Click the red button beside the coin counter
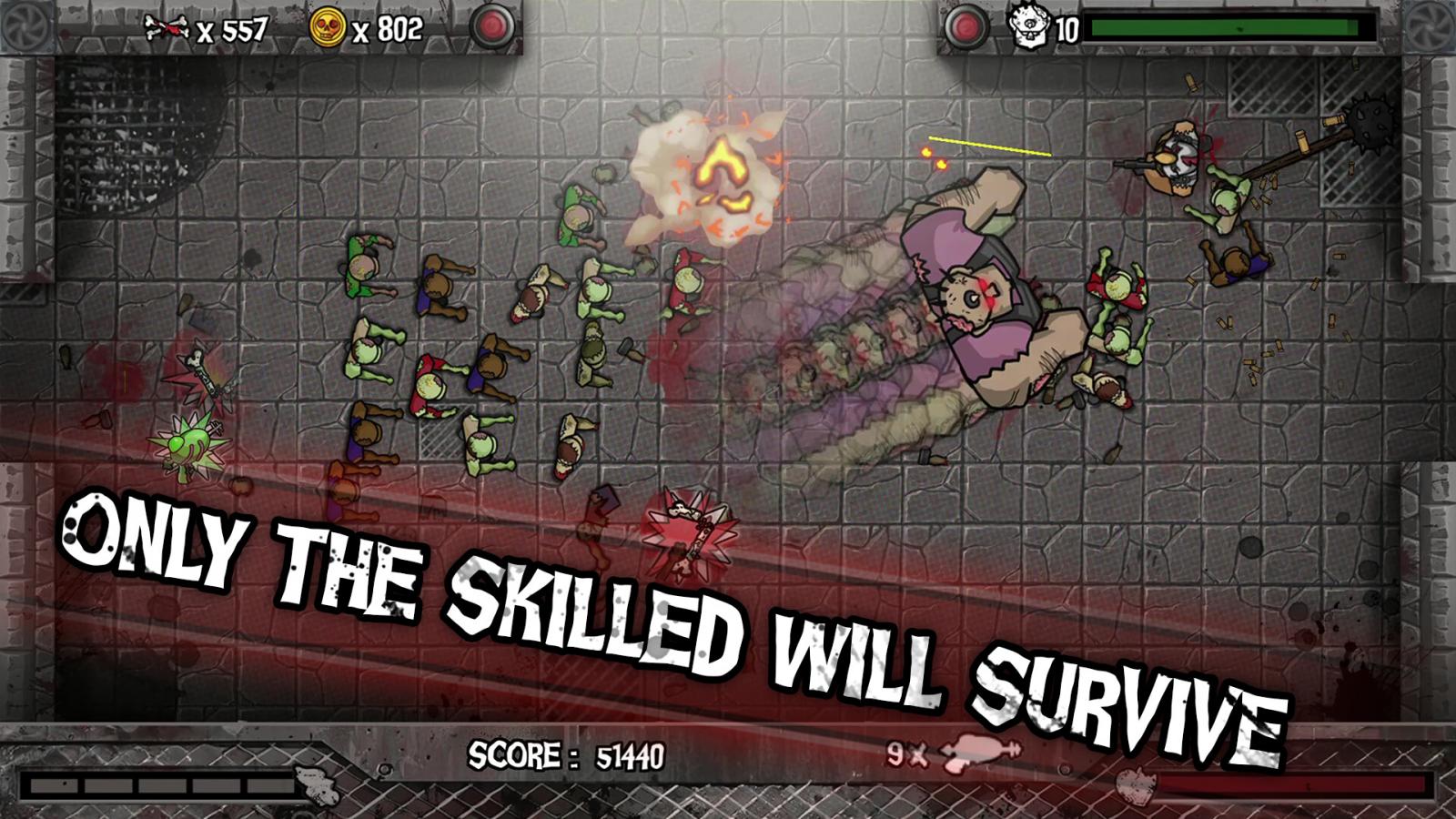Image resolution: width=1456 pixels, height=819 pixels. pyautogui.click(x=492, y=26)
